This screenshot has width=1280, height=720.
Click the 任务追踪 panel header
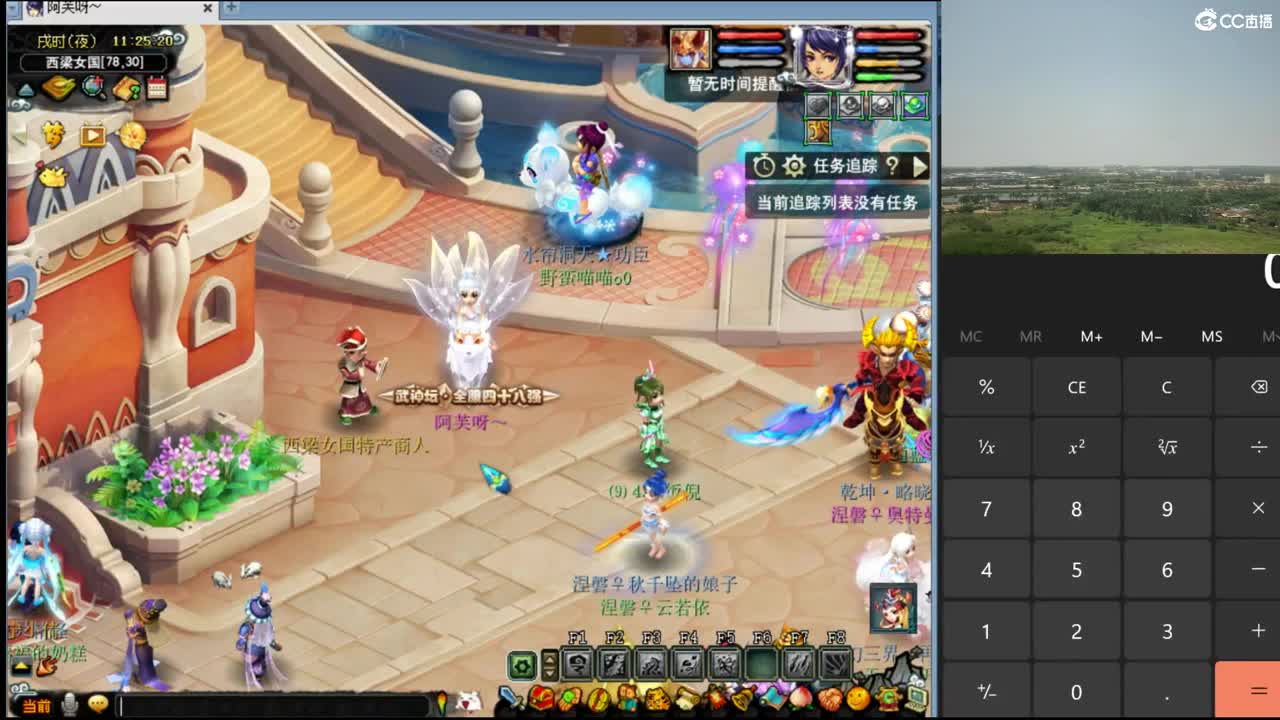[x=845, y=165]
